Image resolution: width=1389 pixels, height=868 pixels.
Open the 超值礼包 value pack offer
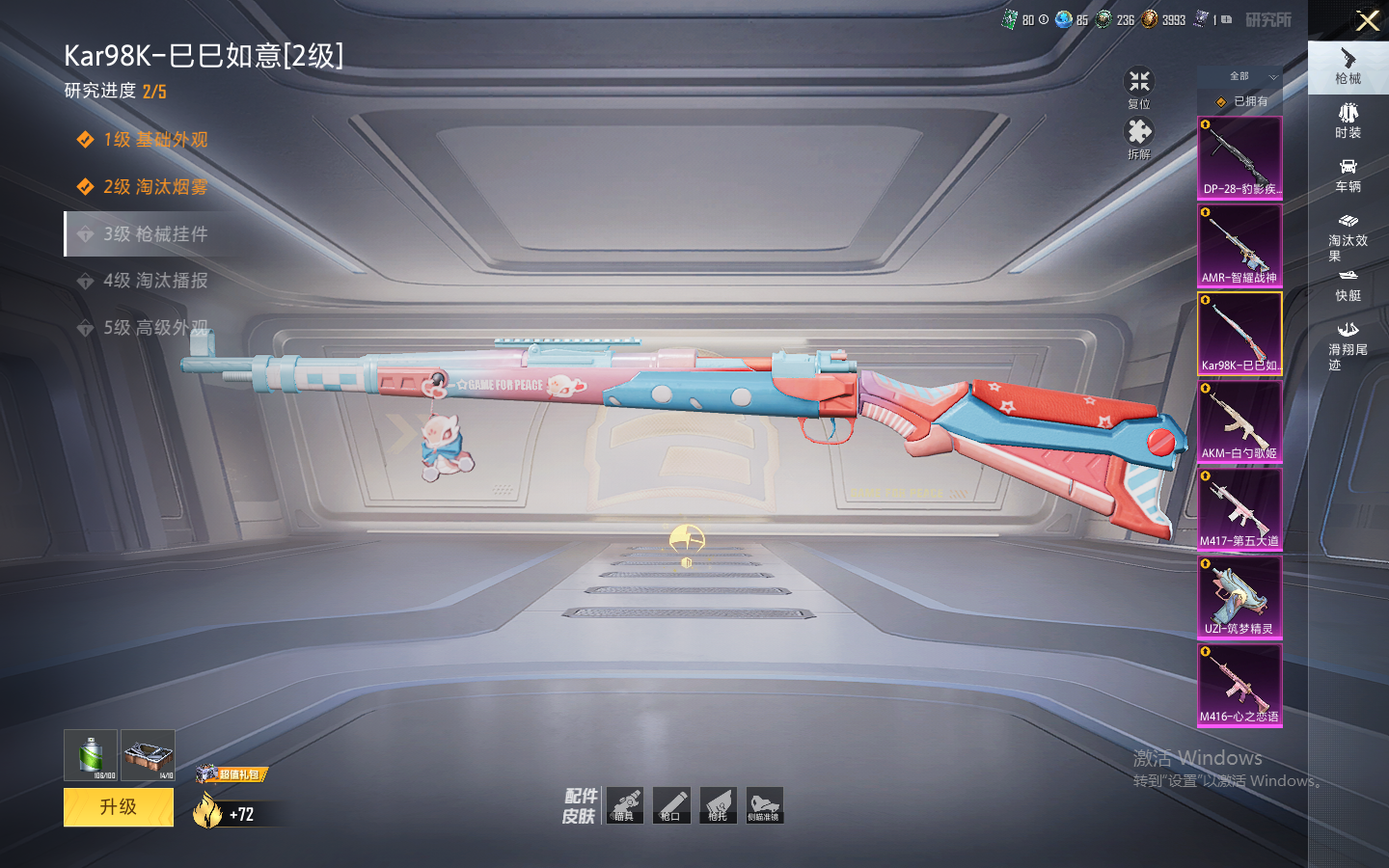tap(232, 773)
